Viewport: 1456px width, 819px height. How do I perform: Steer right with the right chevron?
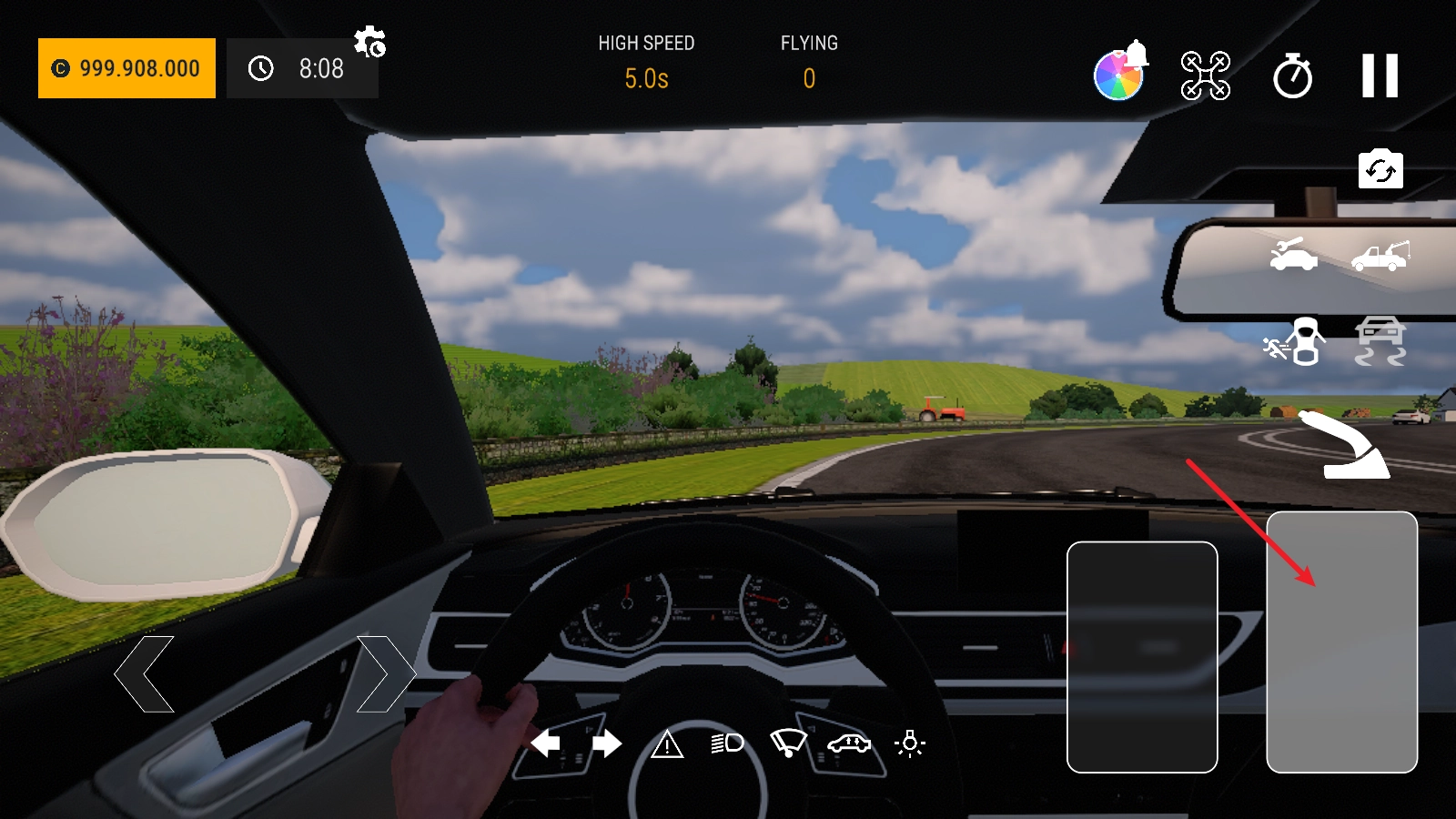[x=385, y=674]
